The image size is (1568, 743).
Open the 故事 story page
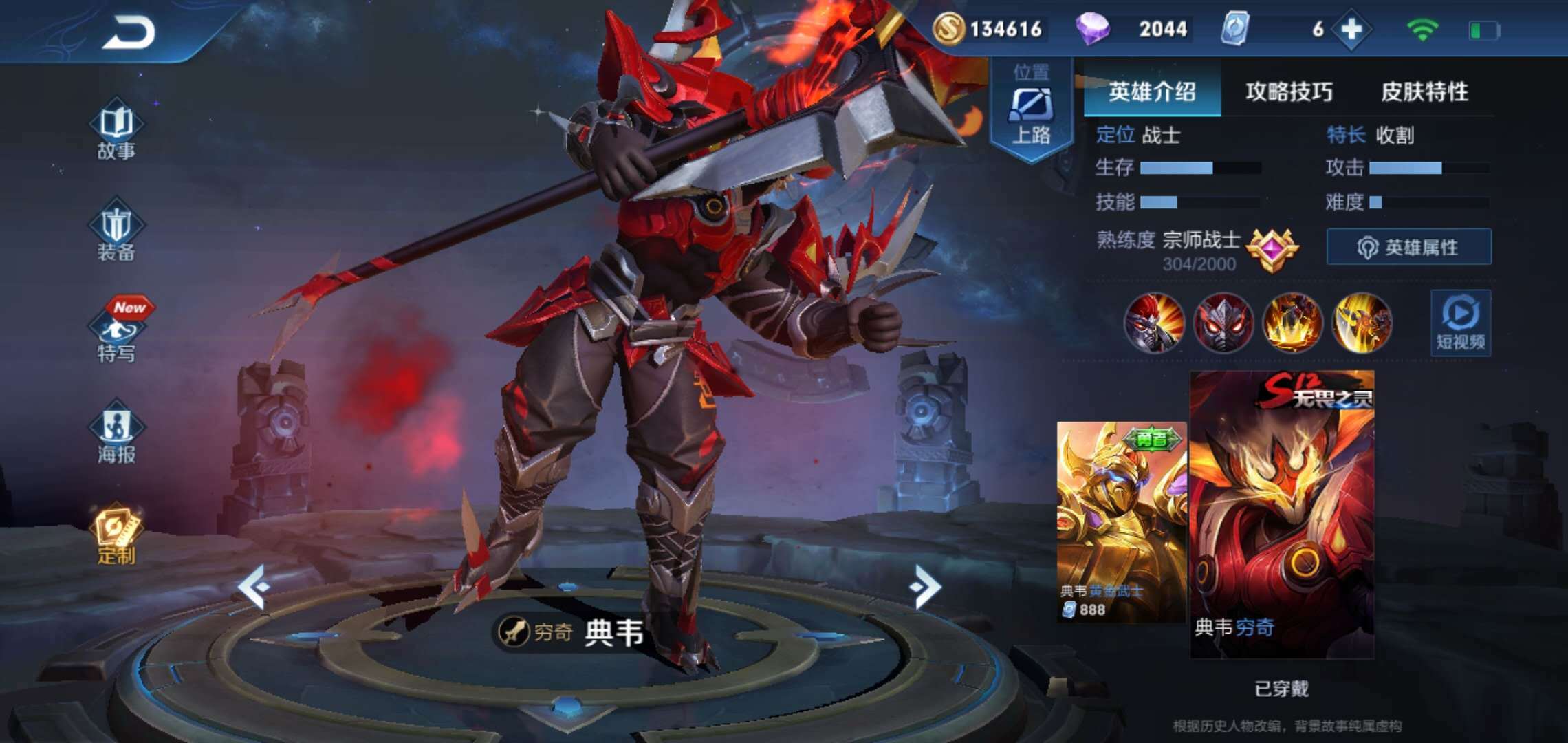coord(116,131)
